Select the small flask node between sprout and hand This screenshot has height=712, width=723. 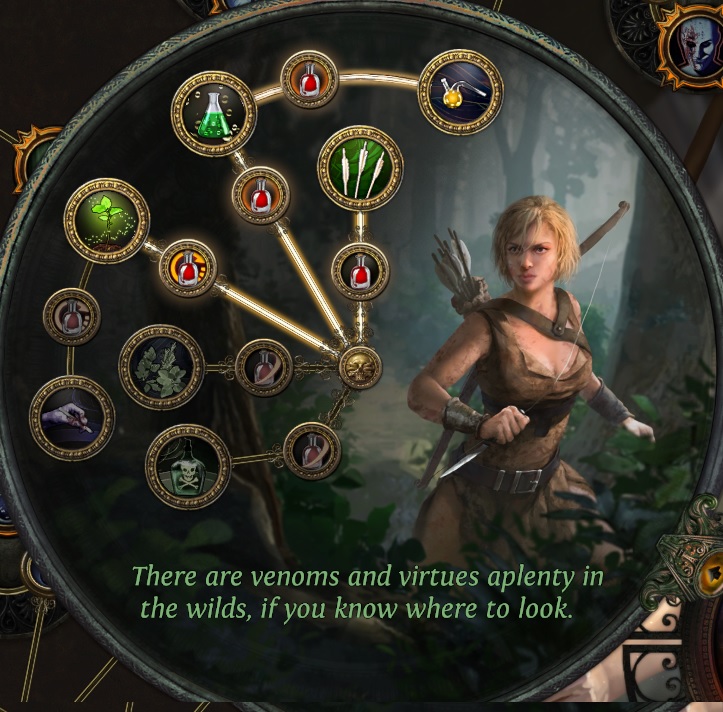72,317
